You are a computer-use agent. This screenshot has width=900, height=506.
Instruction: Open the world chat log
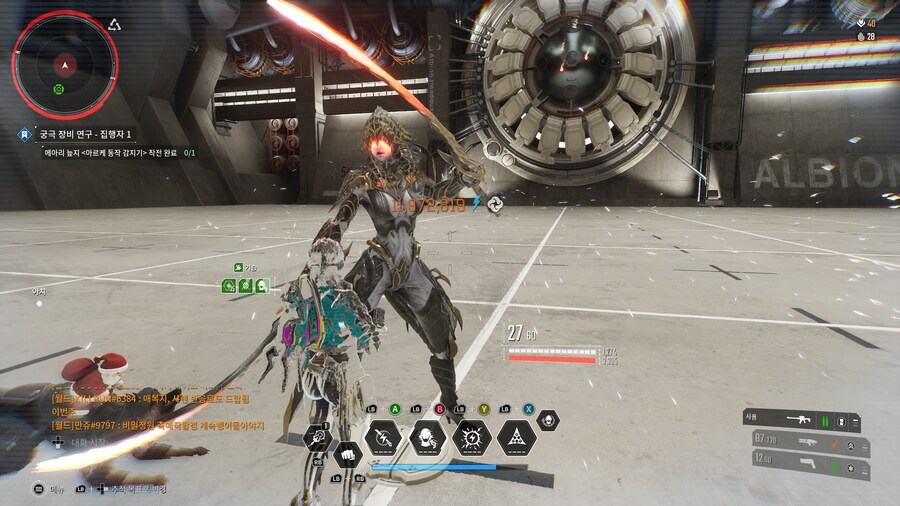150,411
